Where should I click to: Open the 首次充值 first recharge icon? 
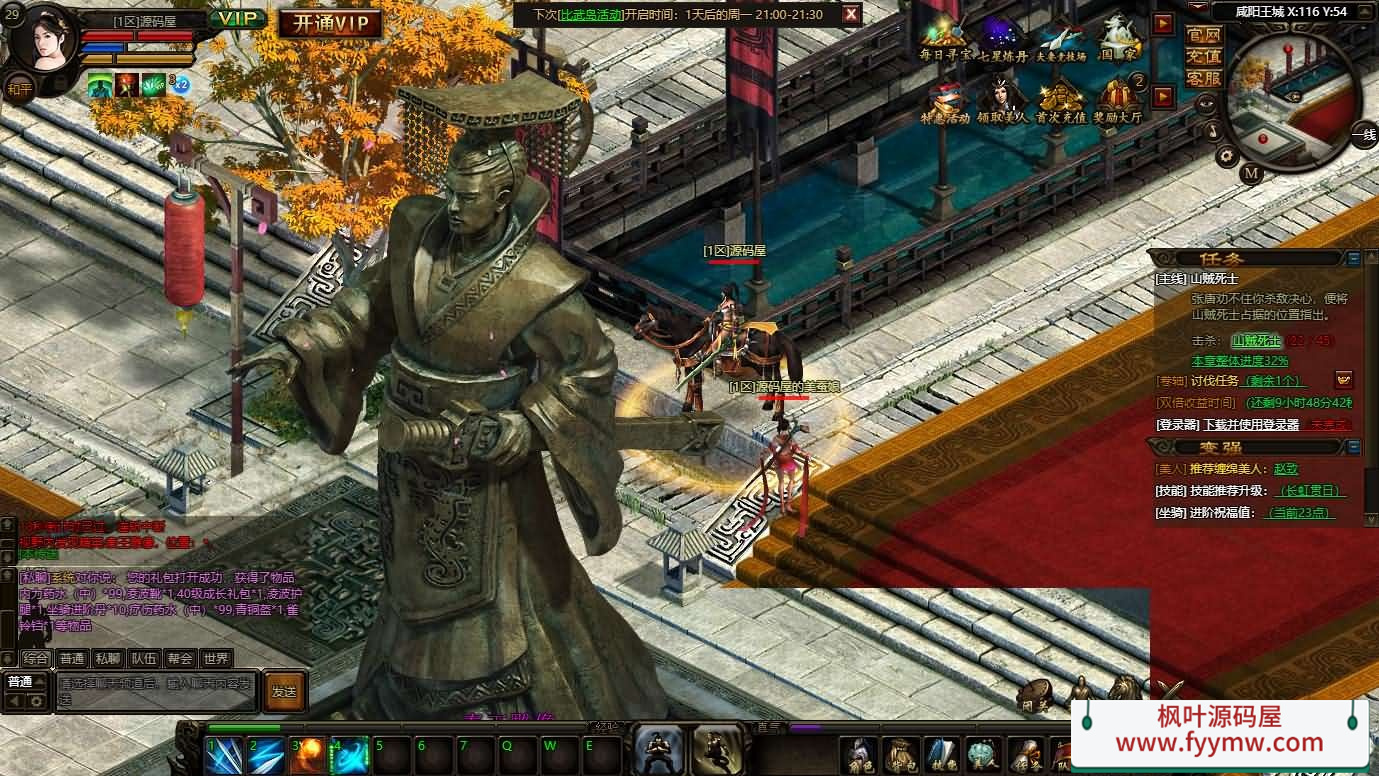pyautogui.click(x=1061, y=102)
